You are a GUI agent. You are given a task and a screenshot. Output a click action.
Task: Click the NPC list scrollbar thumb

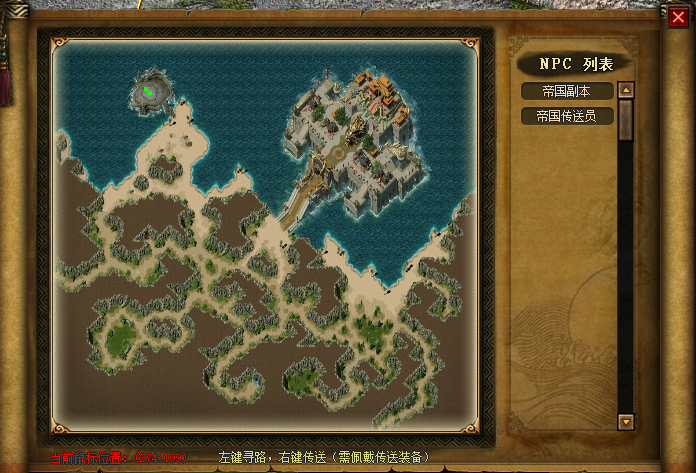626,119
